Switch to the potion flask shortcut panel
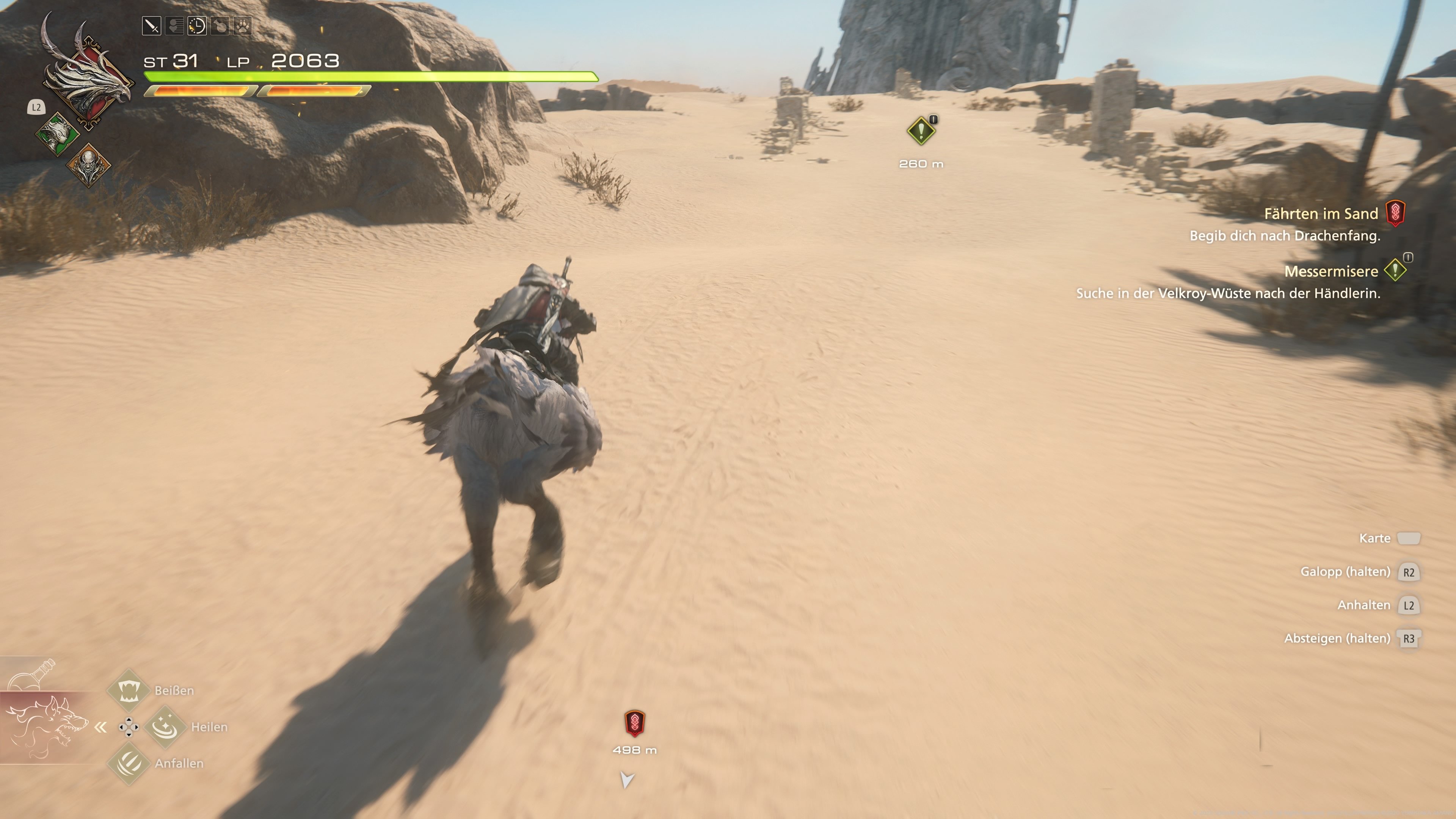This screenshot has width=1456, height=819. (x=33, y=674)
